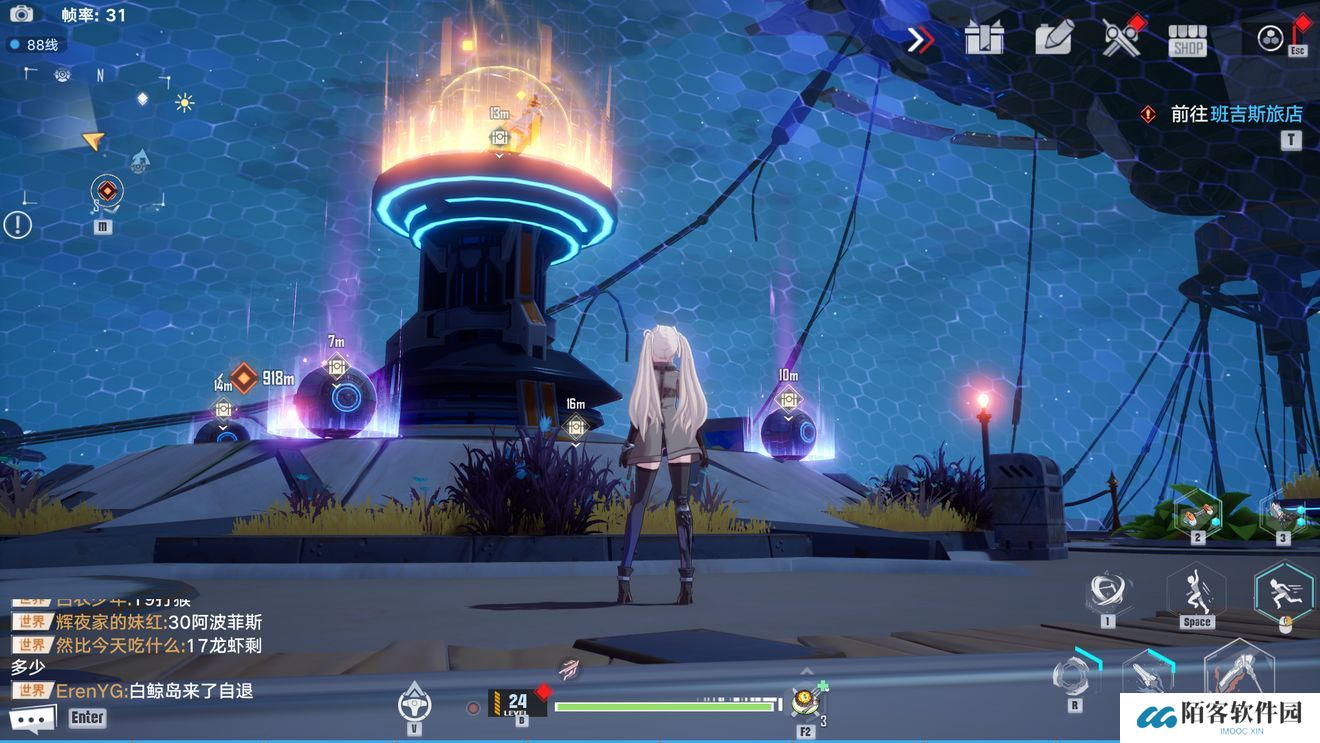Switch channel via the 88线 indicator
The height and width of the screenshot is (743, 1320).
(35, 45)
